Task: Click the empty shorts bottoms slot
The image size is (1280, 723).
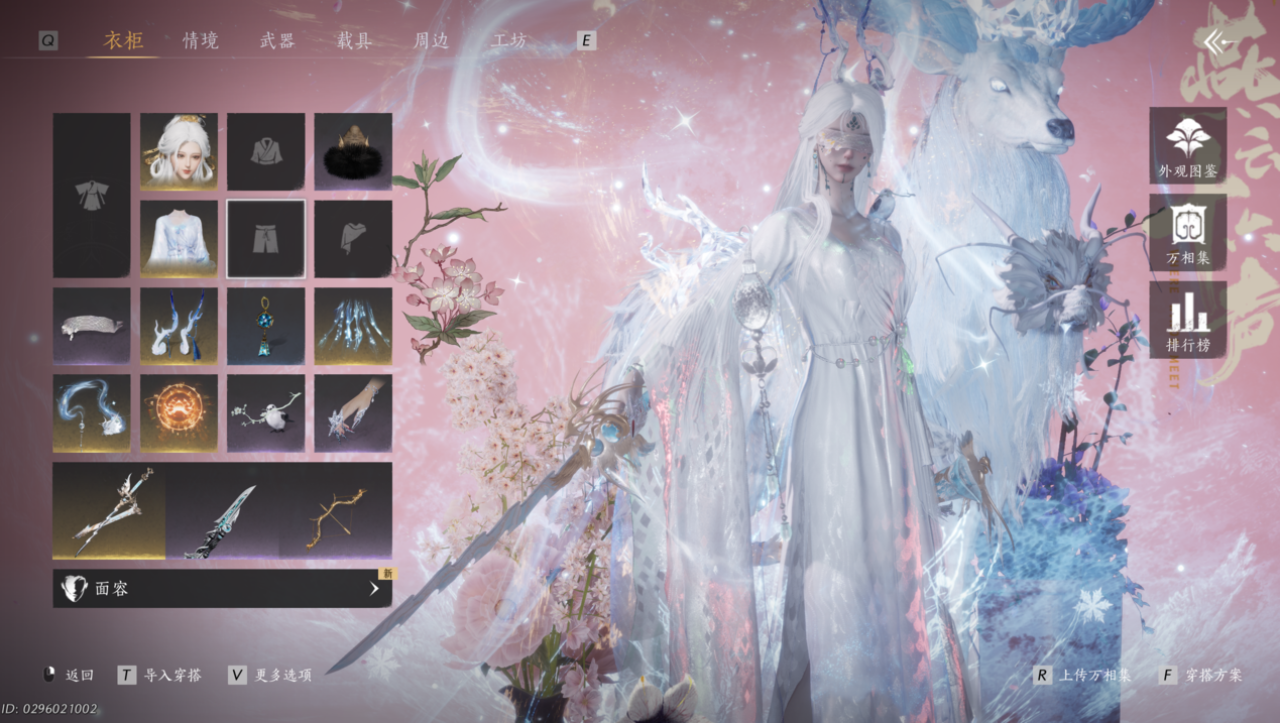Action: point(266,239)
